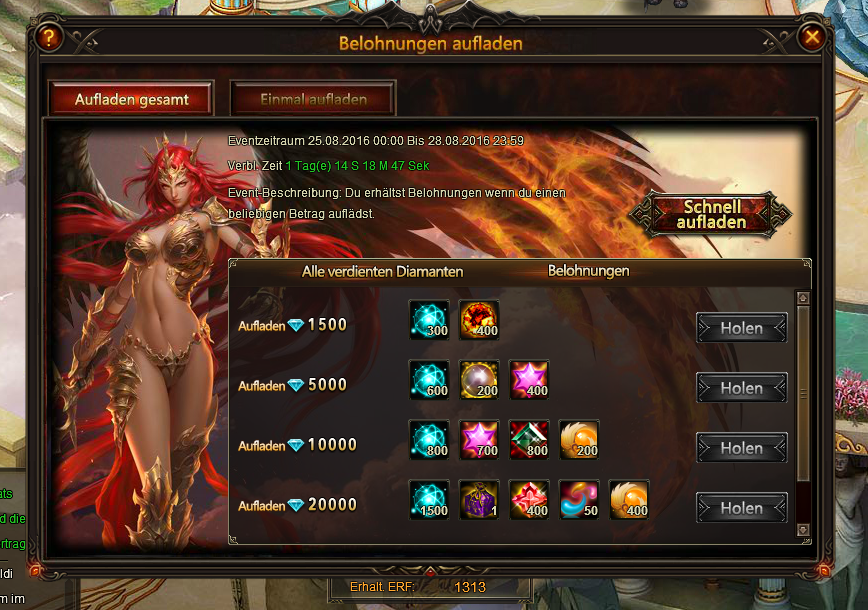The width and height of the screenshot is (868, 610).
Task: Switch to the Einmal aufladen tab
Action: 313,99
